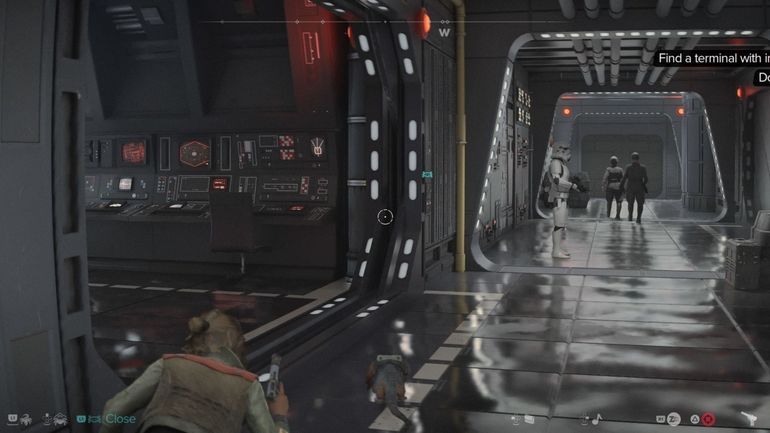
Task: Click the "Find a terminal" objective tracker
Action: [x=712, y=58]
